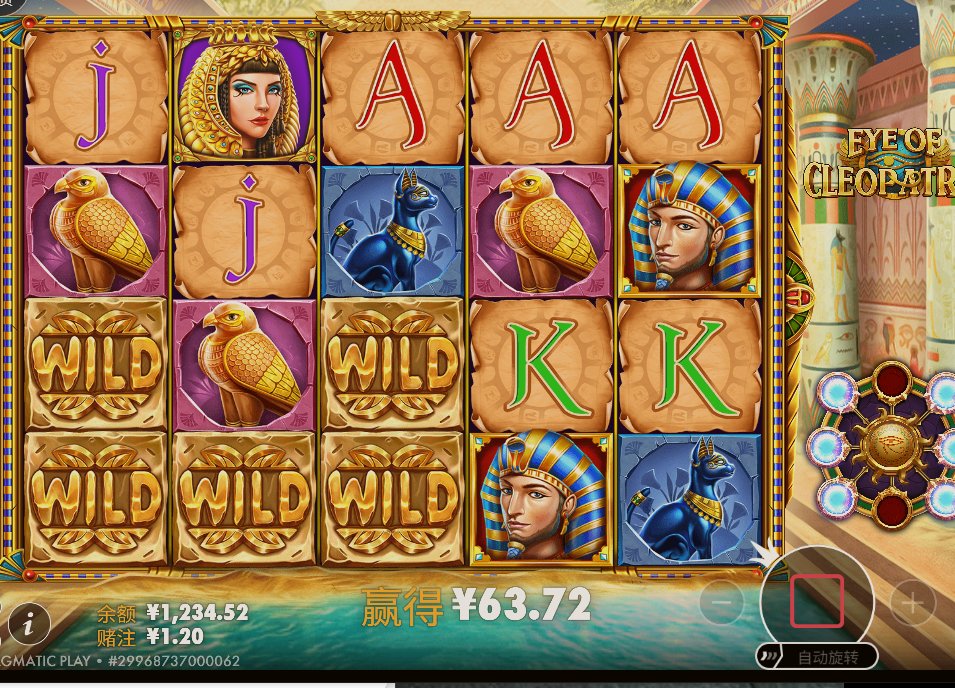Stop the spin with the red square button
955x688 pixels.
tap(817, 601)
